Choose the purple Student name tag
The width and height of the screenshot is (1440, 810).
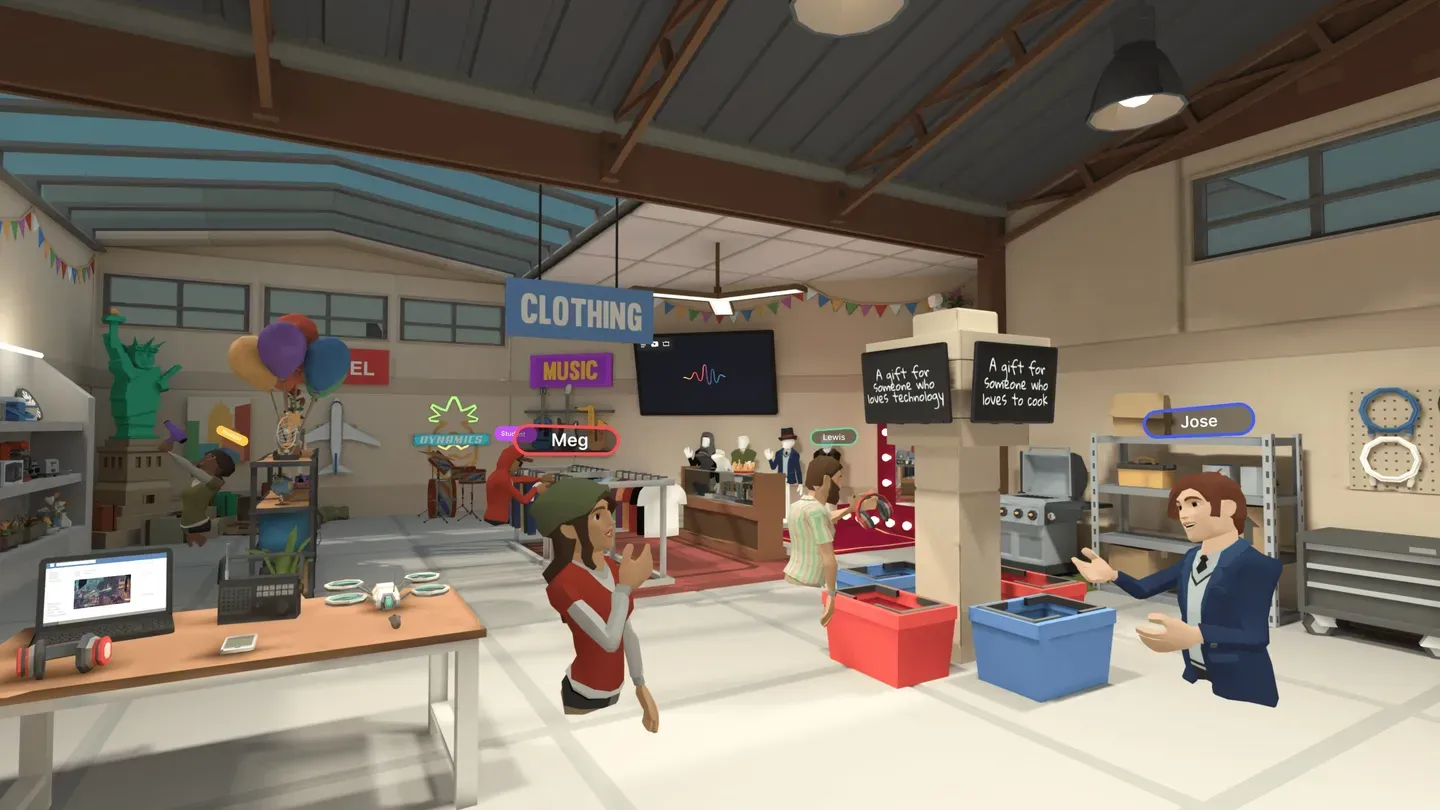(509, 434)
